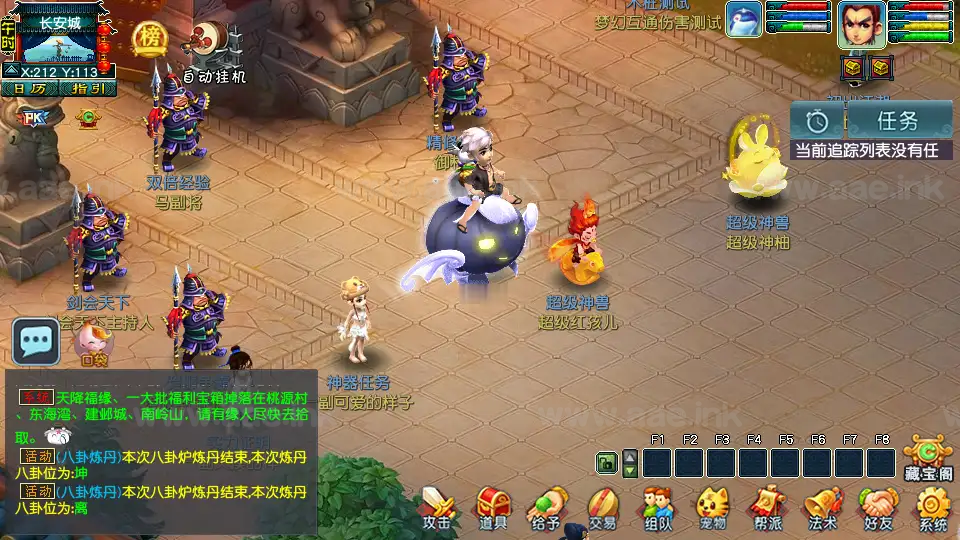Open the 系统 system settings gear
This screenshot has height=540, width=960.
[x=933, y=506]
